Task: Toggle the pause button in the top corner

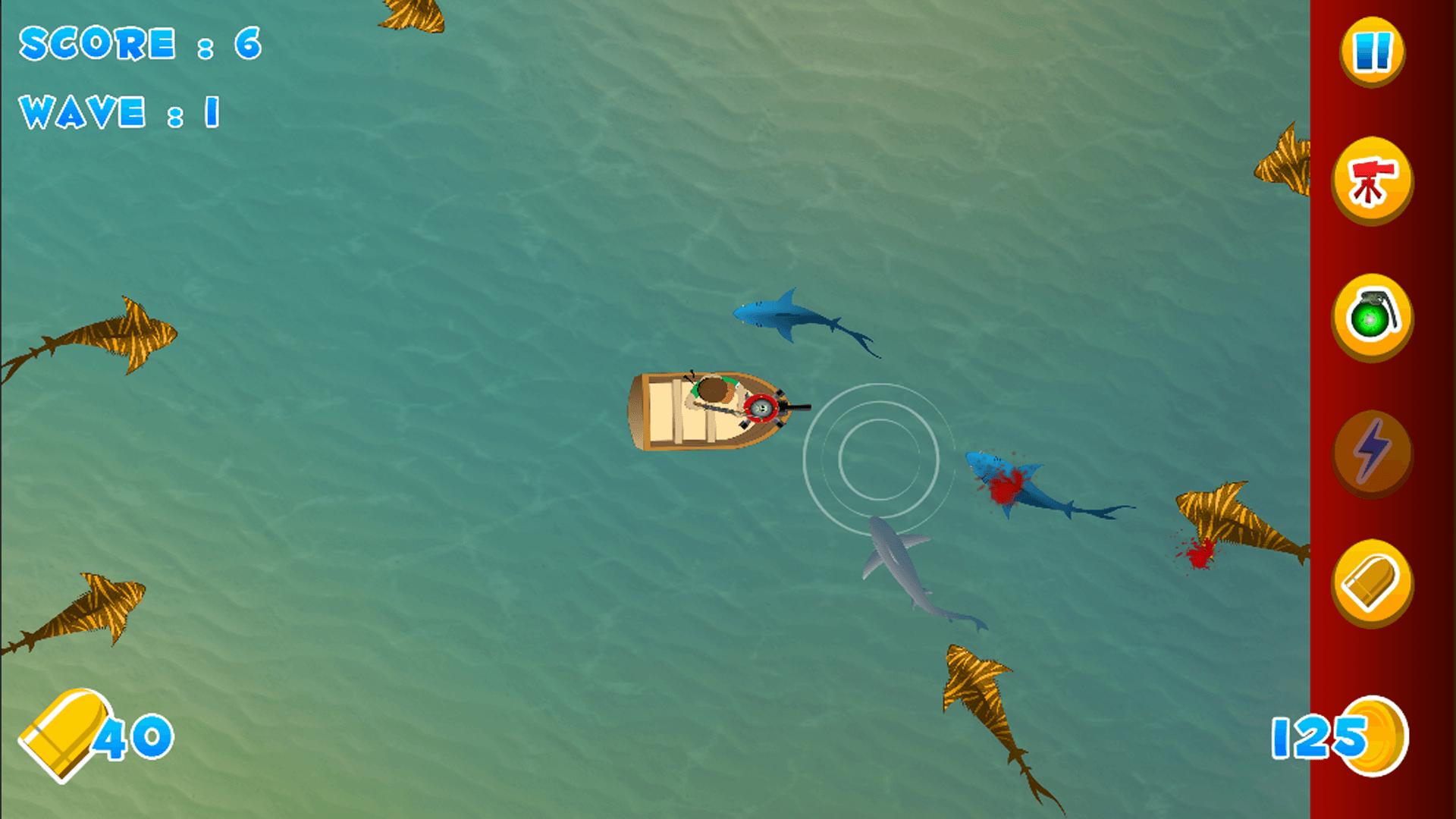Action: (1373, 52)
